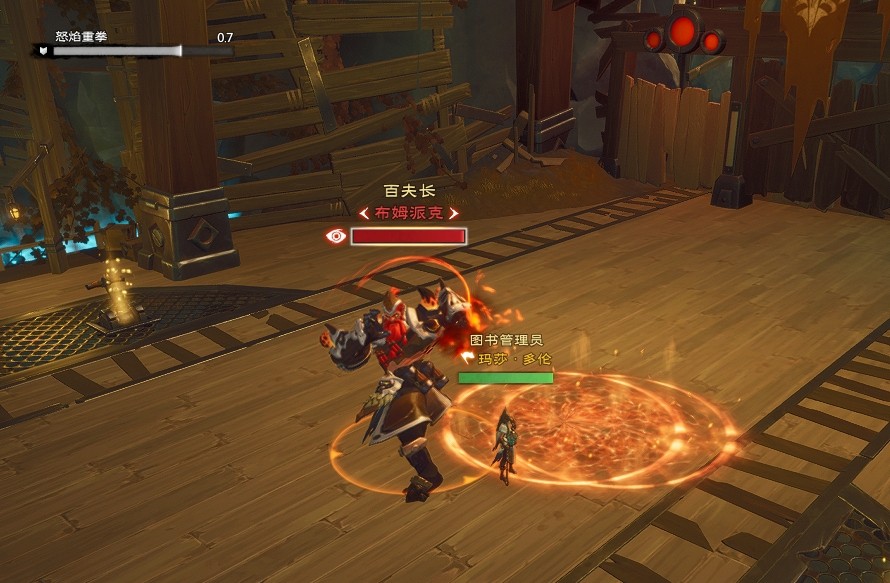Click the red eye icon beside the enemy bar
The height and width of the screenshot is (583, 890).
click(337, 236)
